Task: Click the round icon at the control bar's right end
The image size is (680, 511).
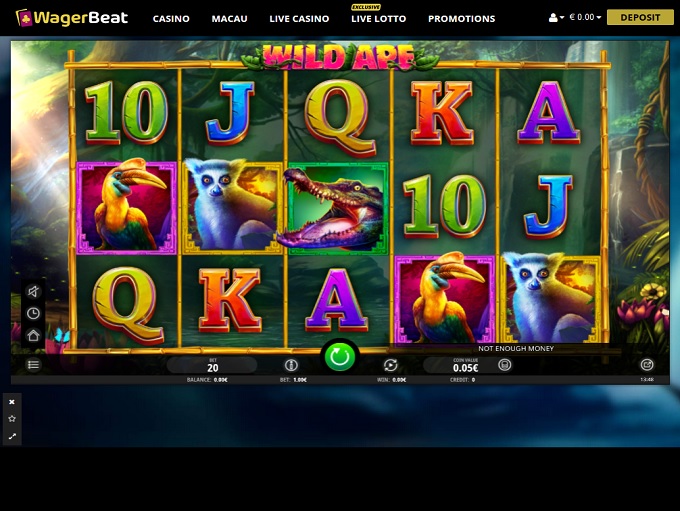Action: (647, 365)
